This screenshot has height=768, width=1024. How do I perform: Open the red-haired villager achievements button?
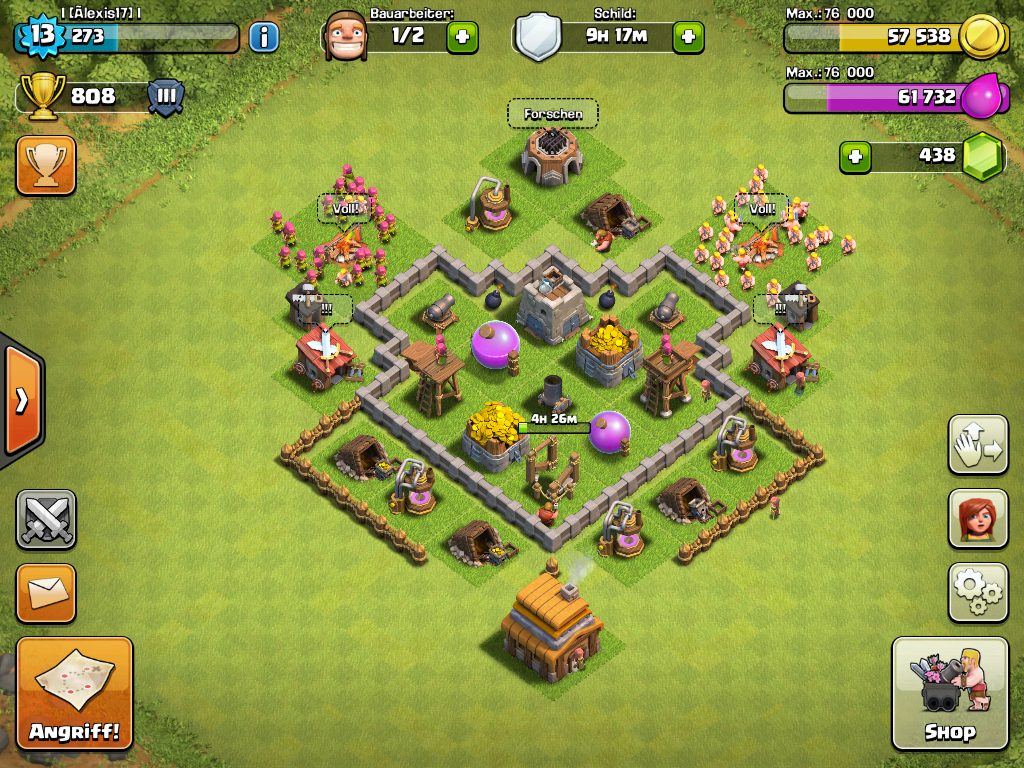coord(977,519)
